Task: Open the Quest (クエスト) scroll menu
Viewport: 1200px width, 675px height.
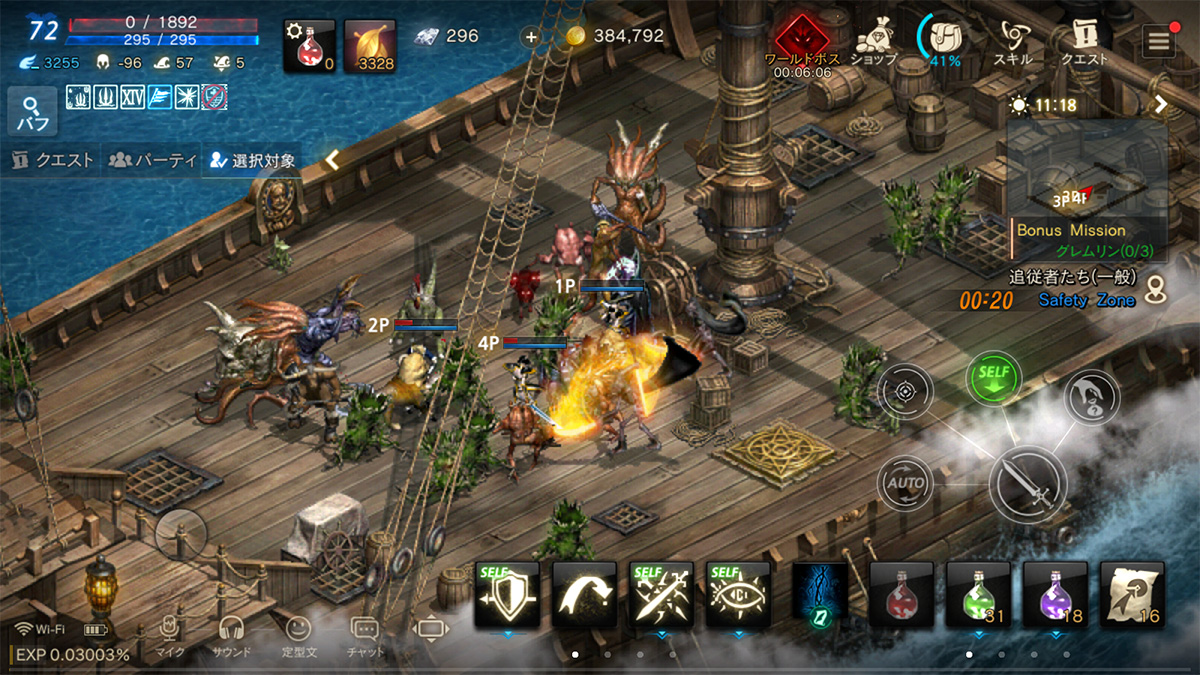Action: [1084, 42]
